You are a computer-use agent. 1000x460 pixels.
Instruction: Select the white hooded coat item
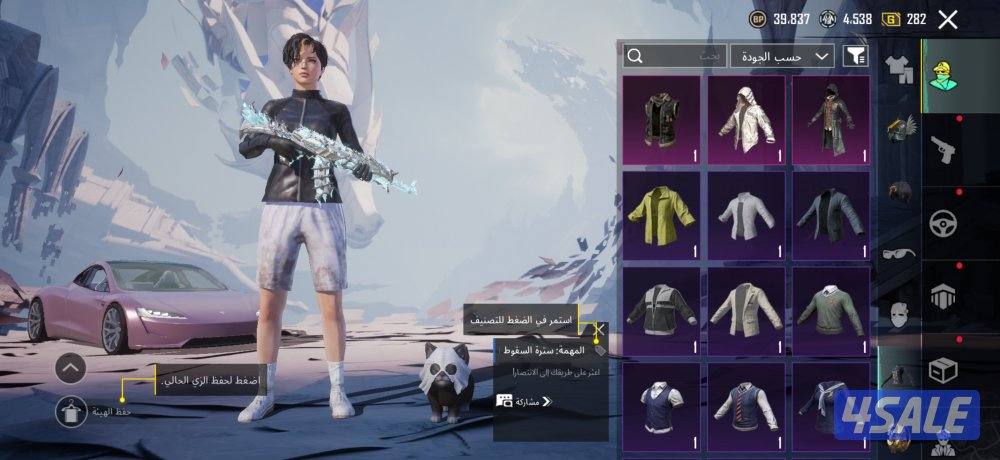point(745,119)
